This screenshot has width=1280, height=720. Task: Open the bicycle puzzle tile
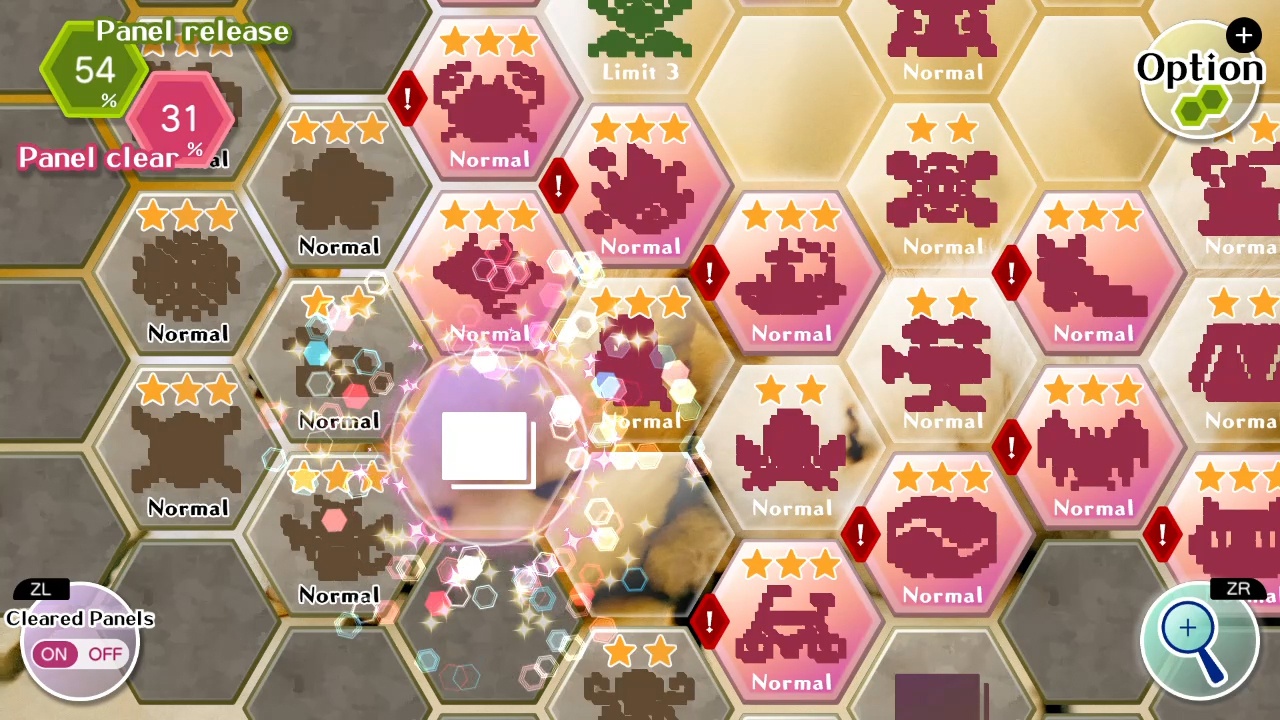(x=791, y=620)
